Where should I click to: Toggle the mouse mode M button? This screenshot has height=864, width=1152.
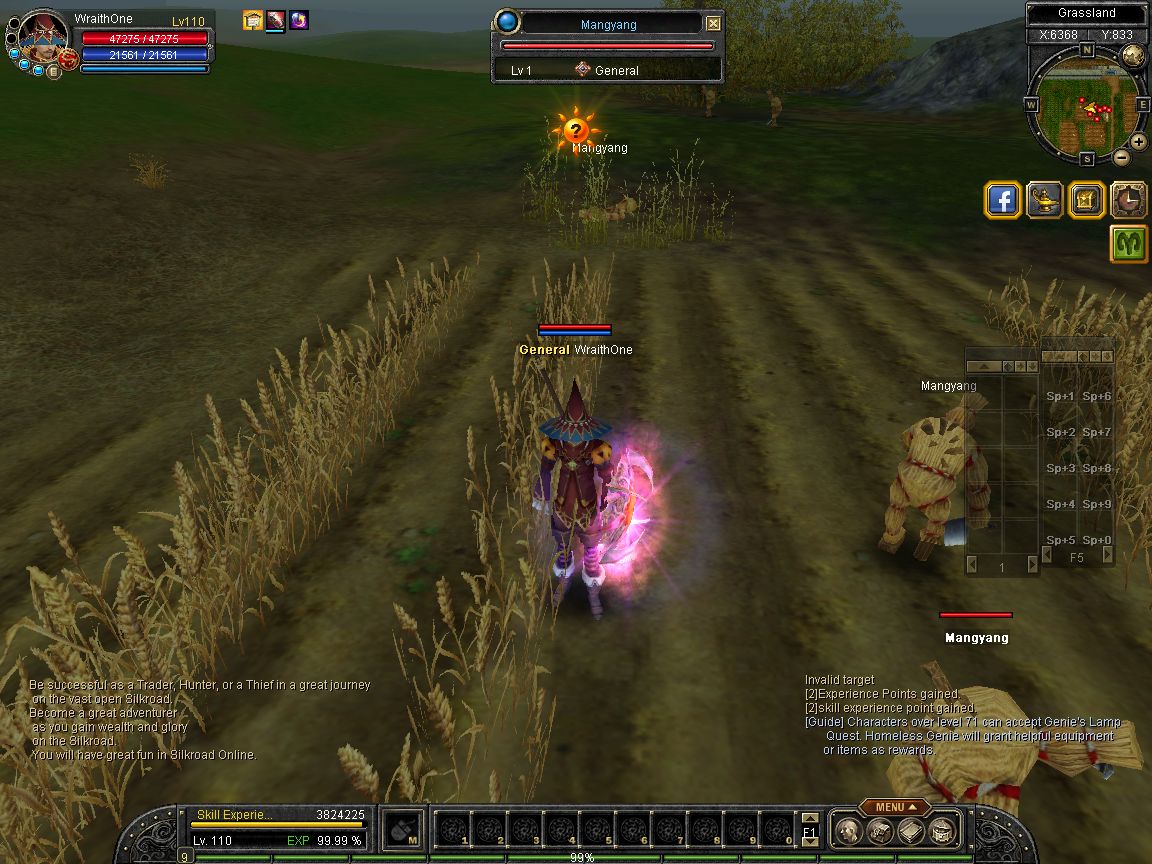click(x=403, y=830)
